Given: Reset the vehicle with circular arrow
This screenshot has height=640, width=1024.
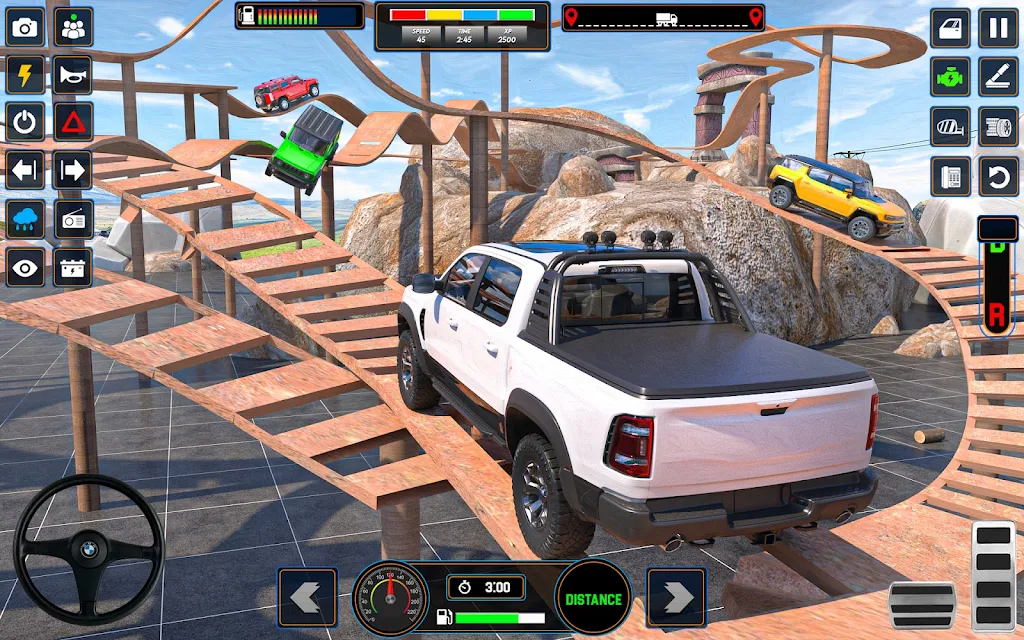Looking at the screenshot, I should coord(998,176).
